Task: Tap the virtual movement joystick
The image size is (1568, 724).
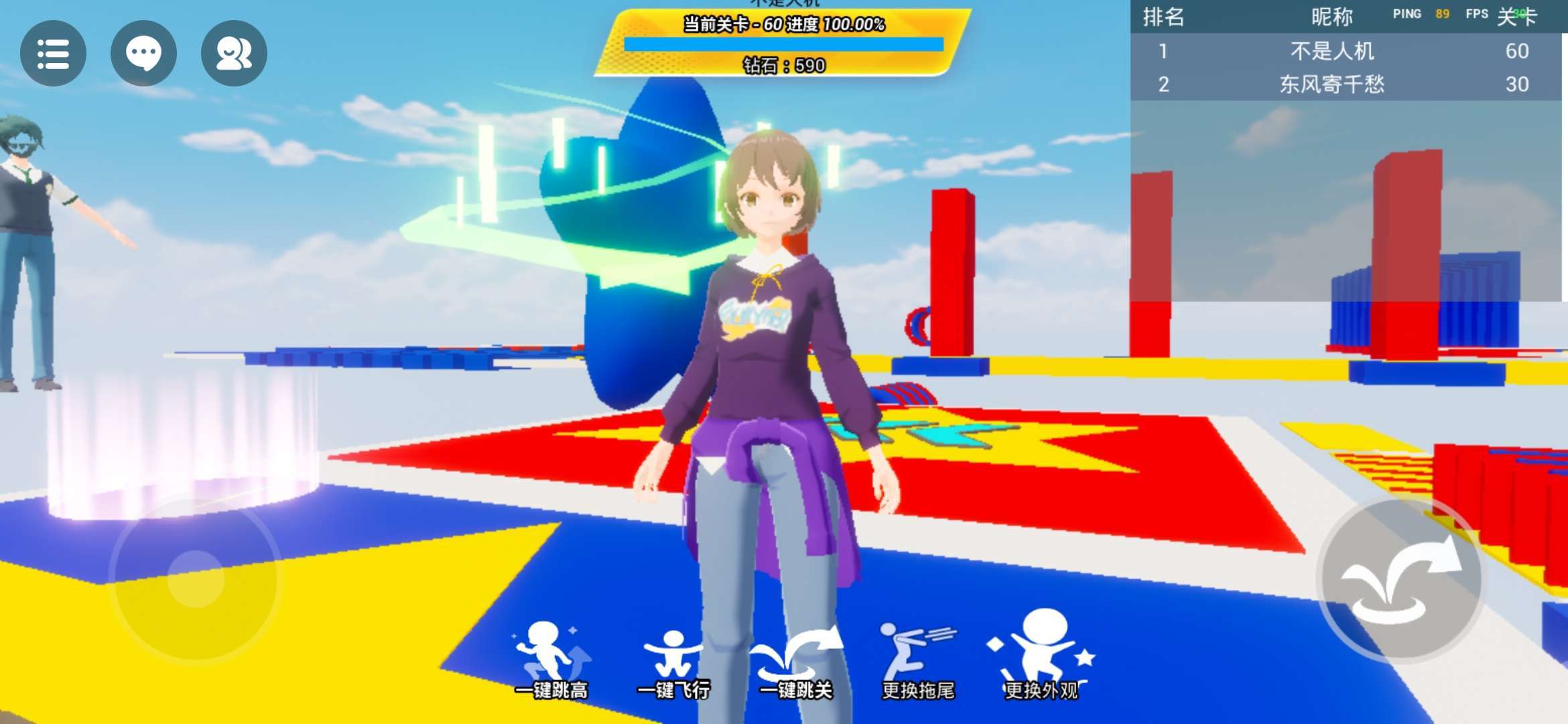Action: pyautogui.click(x=196, y=579)
